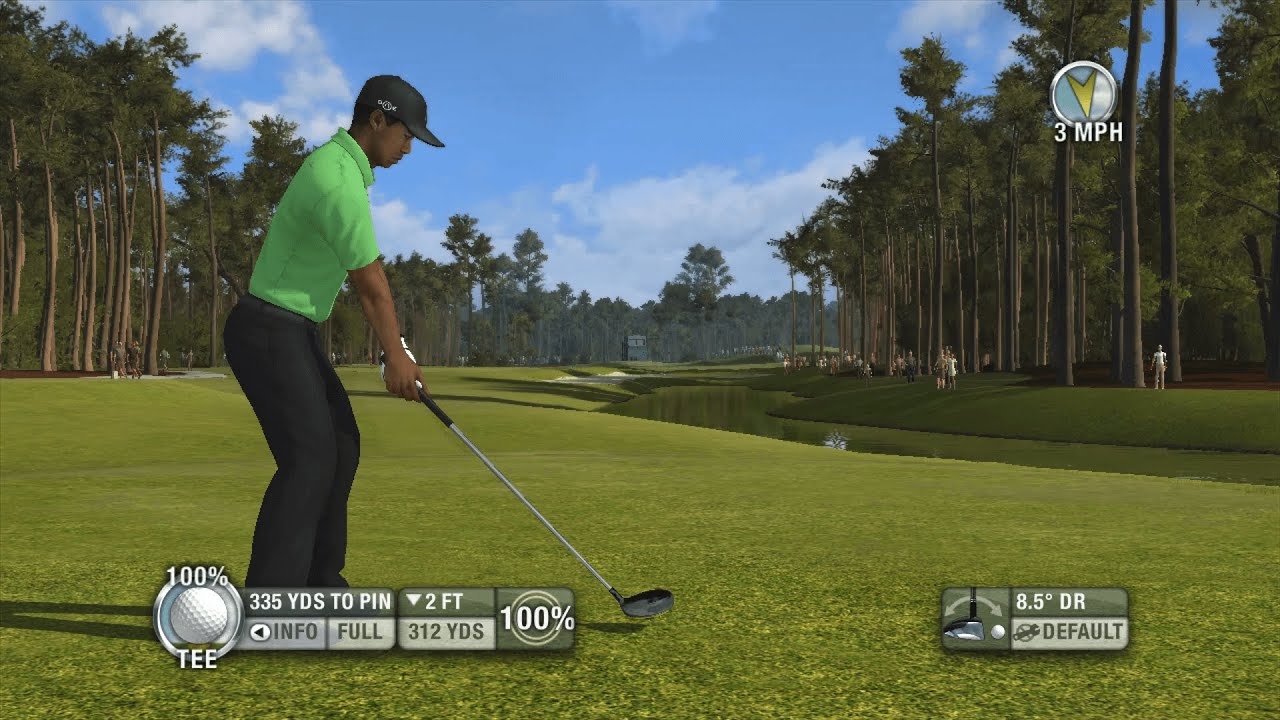Image resolution: width=1280 pixels, height=720 pixels.
Task: Select the 312 YDS distance label
Action: click(x=445, y=630)
